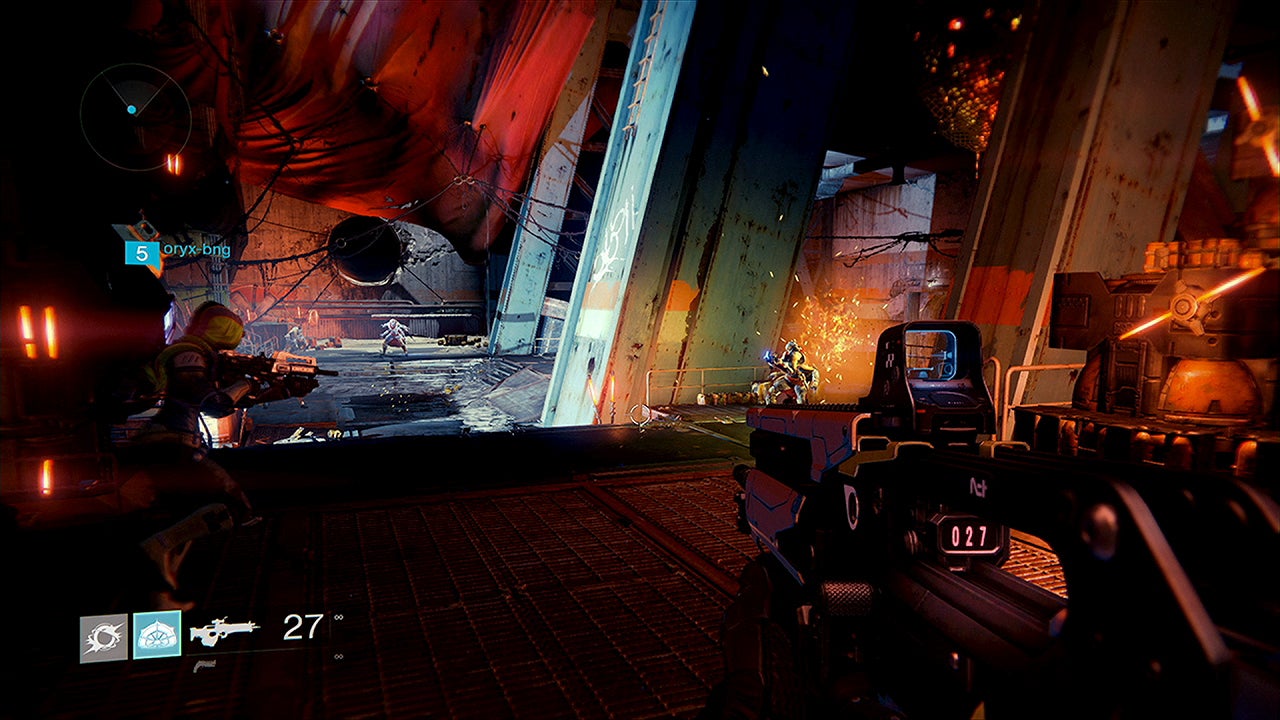
Task: Click the oryx-bng player nameplate
Action: (196, 251)
